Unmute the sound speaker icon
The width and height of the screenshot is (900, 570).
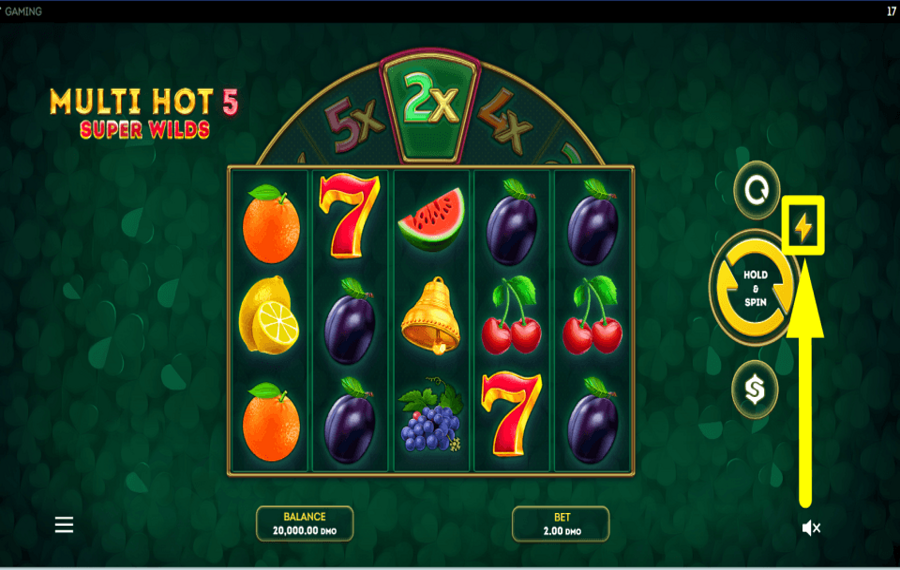(x=811, y=528)
